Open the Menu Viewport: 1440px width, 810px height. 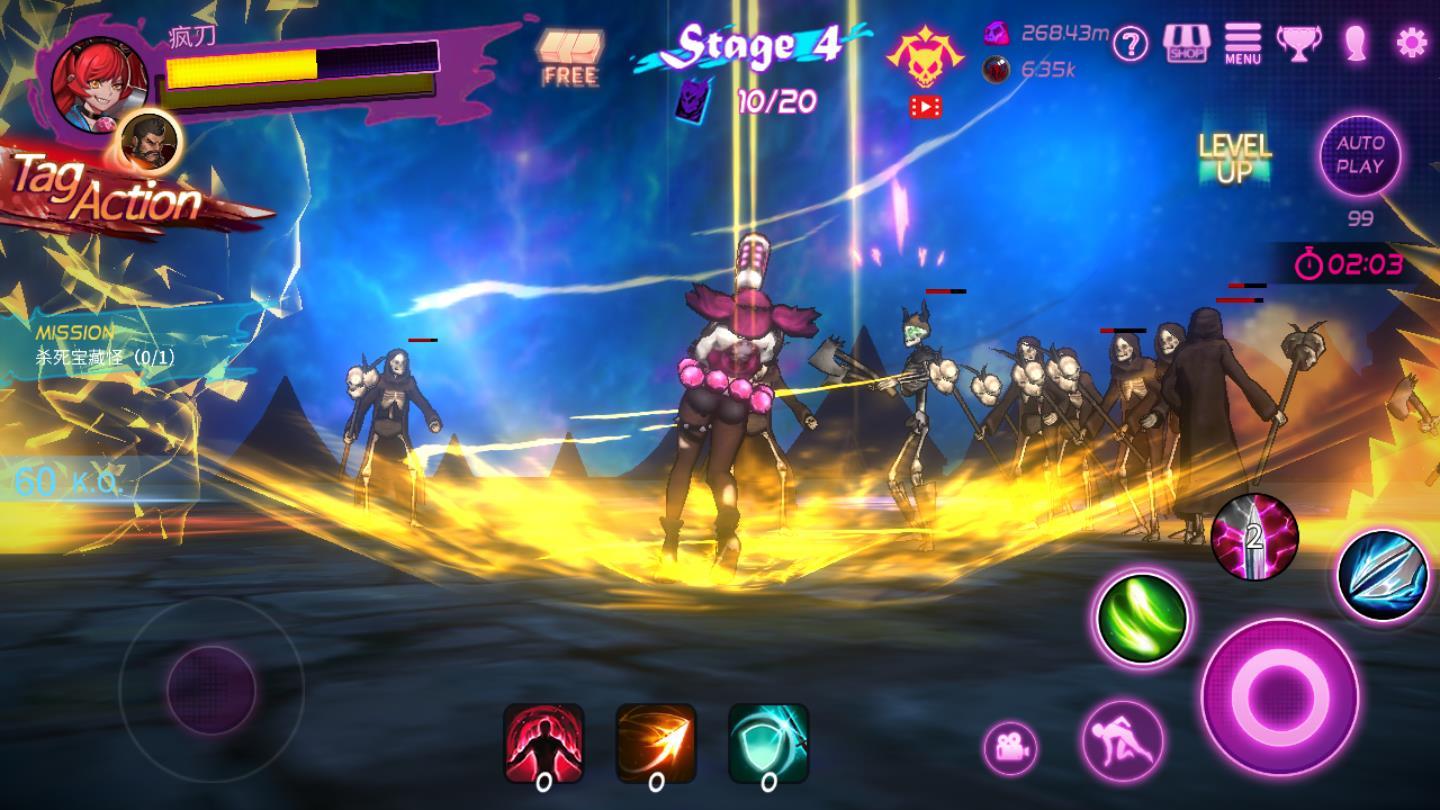(1242, 44)
